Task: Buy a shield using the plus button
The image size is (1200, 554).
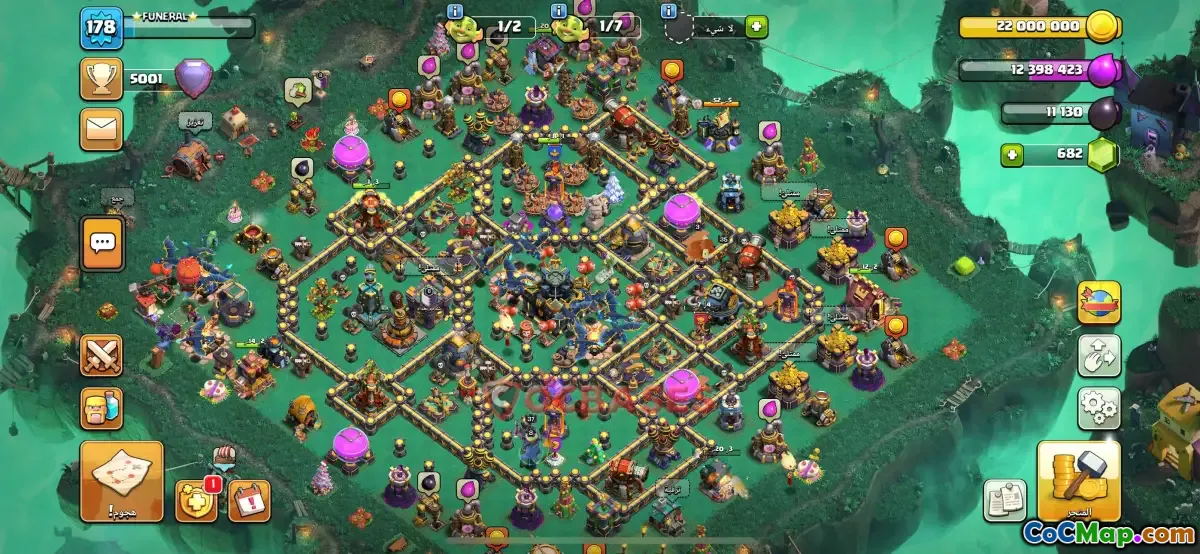Action: (x=756, y=27)
